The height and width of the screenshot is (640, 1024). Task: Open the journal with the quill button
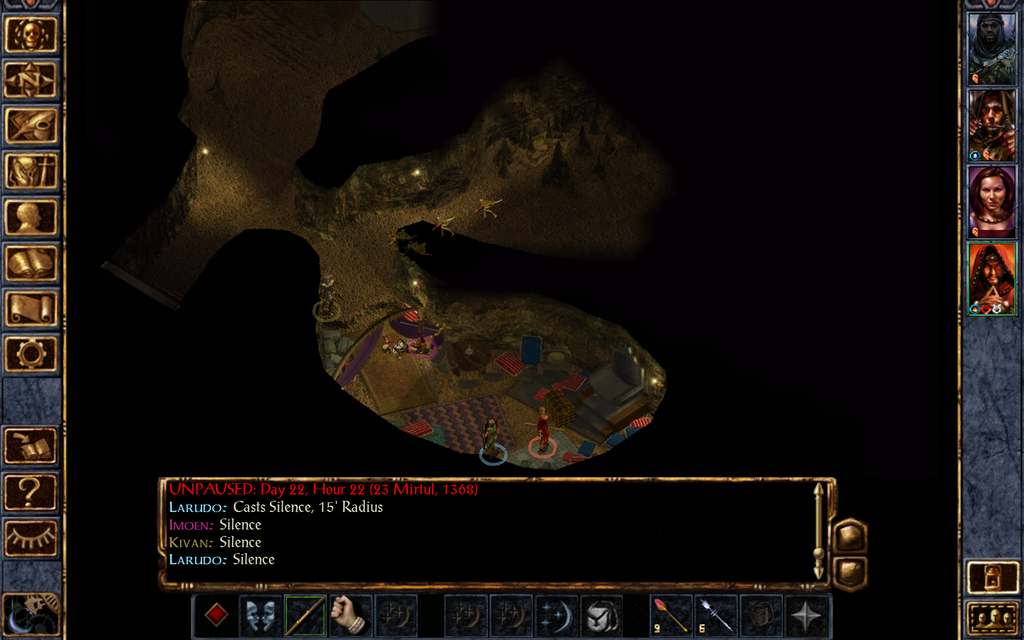(x=31, y=126)
